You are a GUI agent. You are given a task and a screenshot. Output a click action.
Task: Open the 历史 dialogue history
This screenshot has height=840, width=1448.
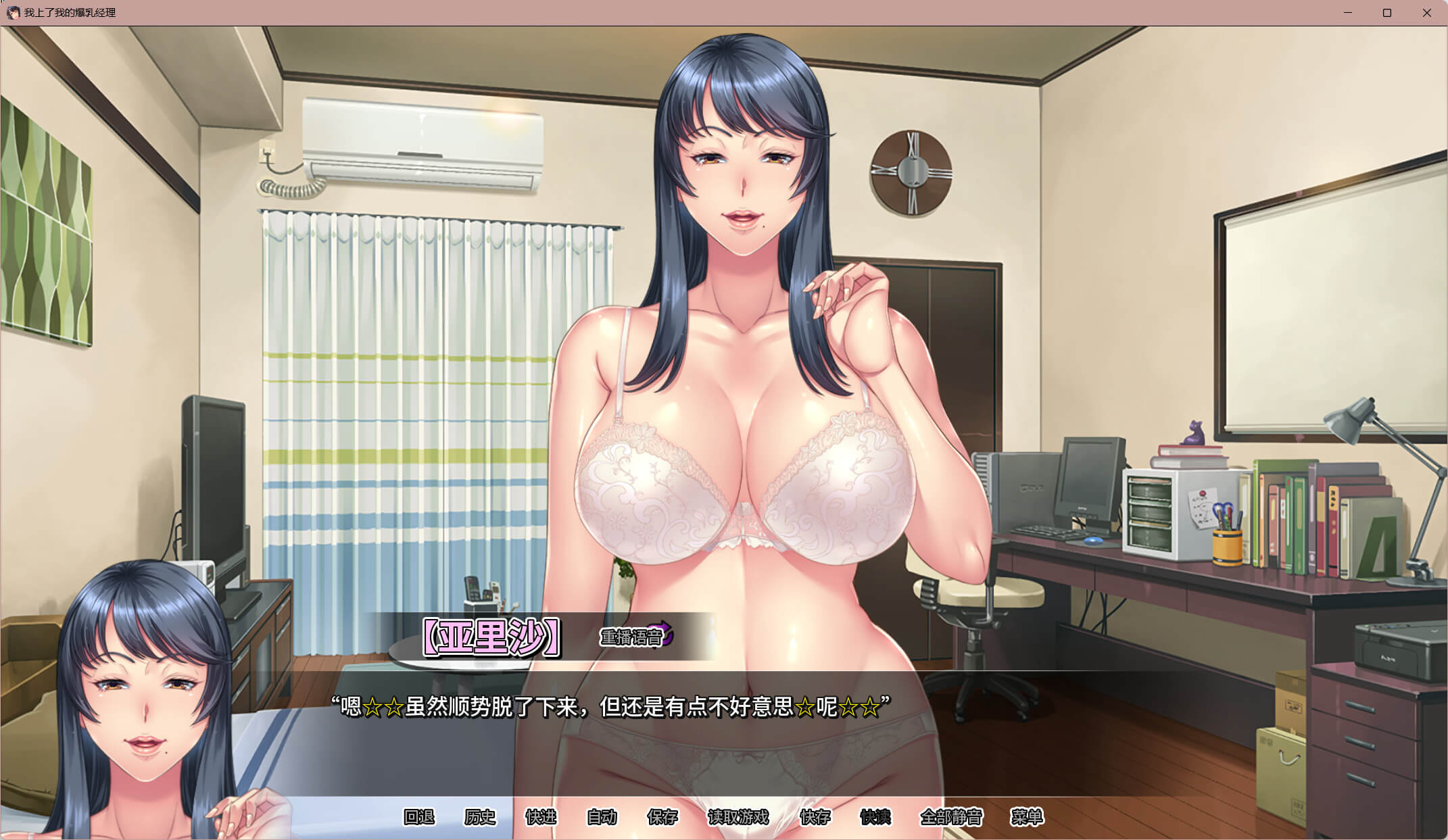coord(480,817)
